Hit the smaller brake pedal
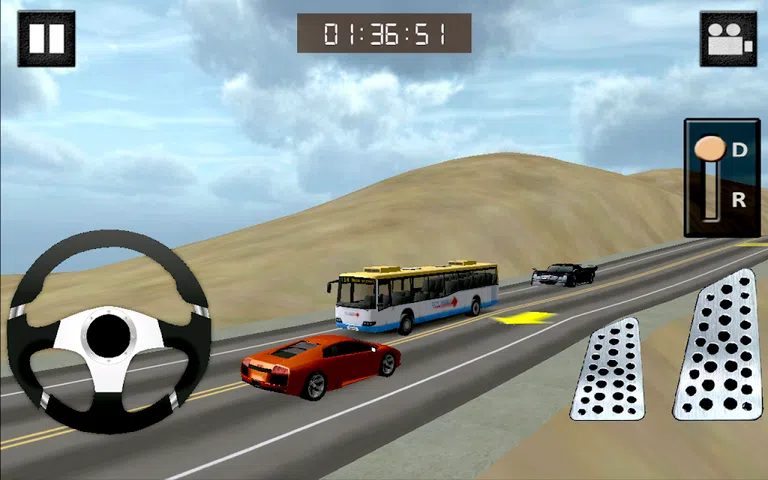 pyautogui.click(x=608, y=369)
